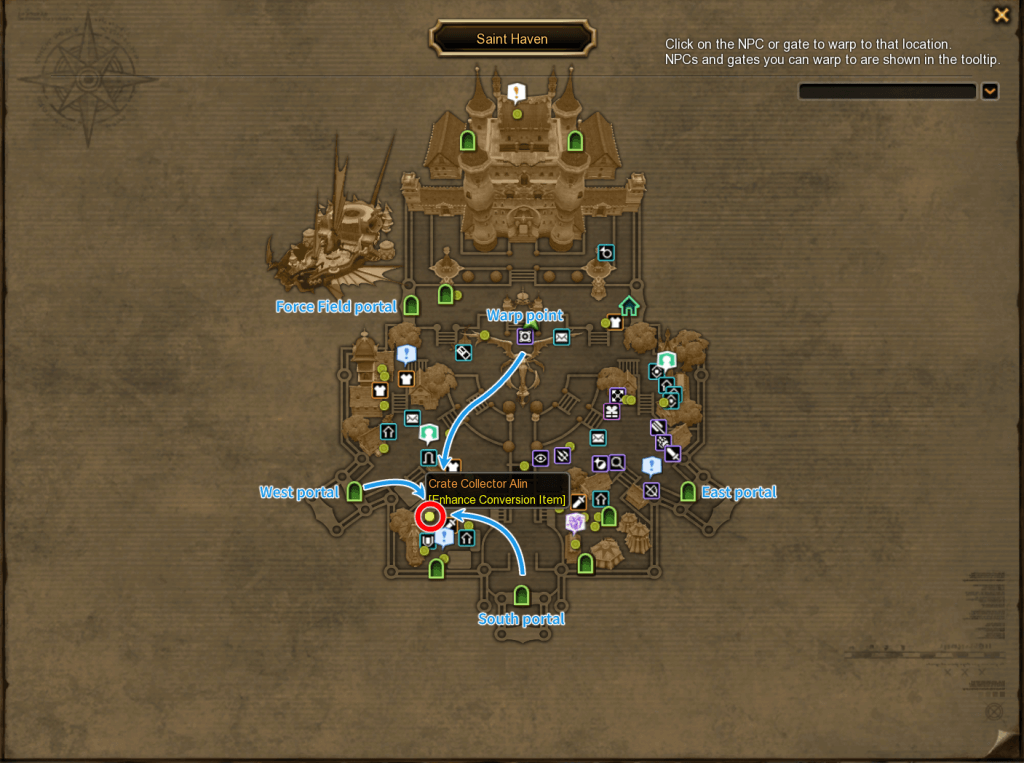
Task: Click the Warp point icon
Action: click(525, 336)
